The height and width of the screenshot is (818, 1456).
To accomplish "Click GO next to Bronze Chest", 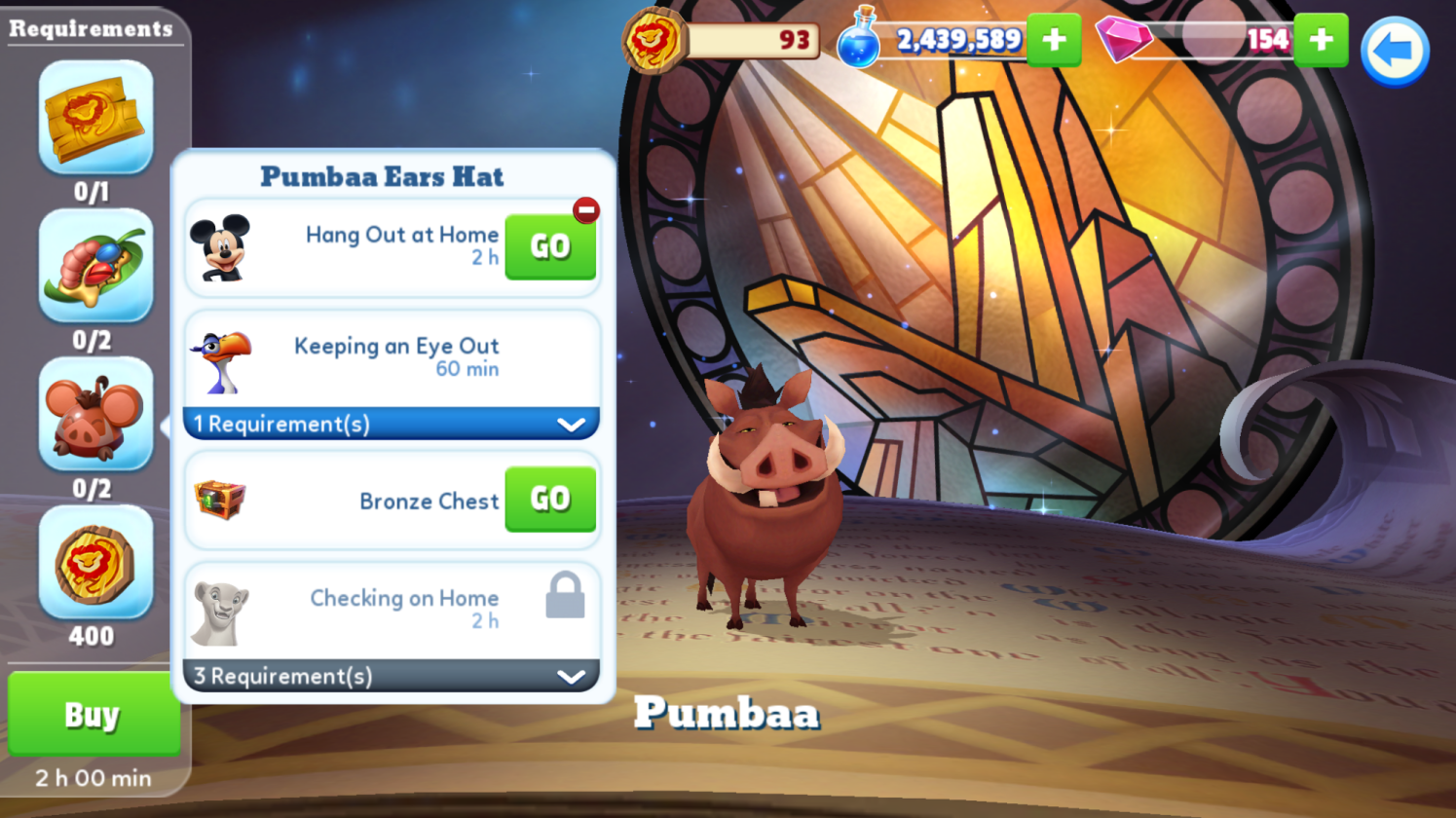I will (x=549, y=499).
